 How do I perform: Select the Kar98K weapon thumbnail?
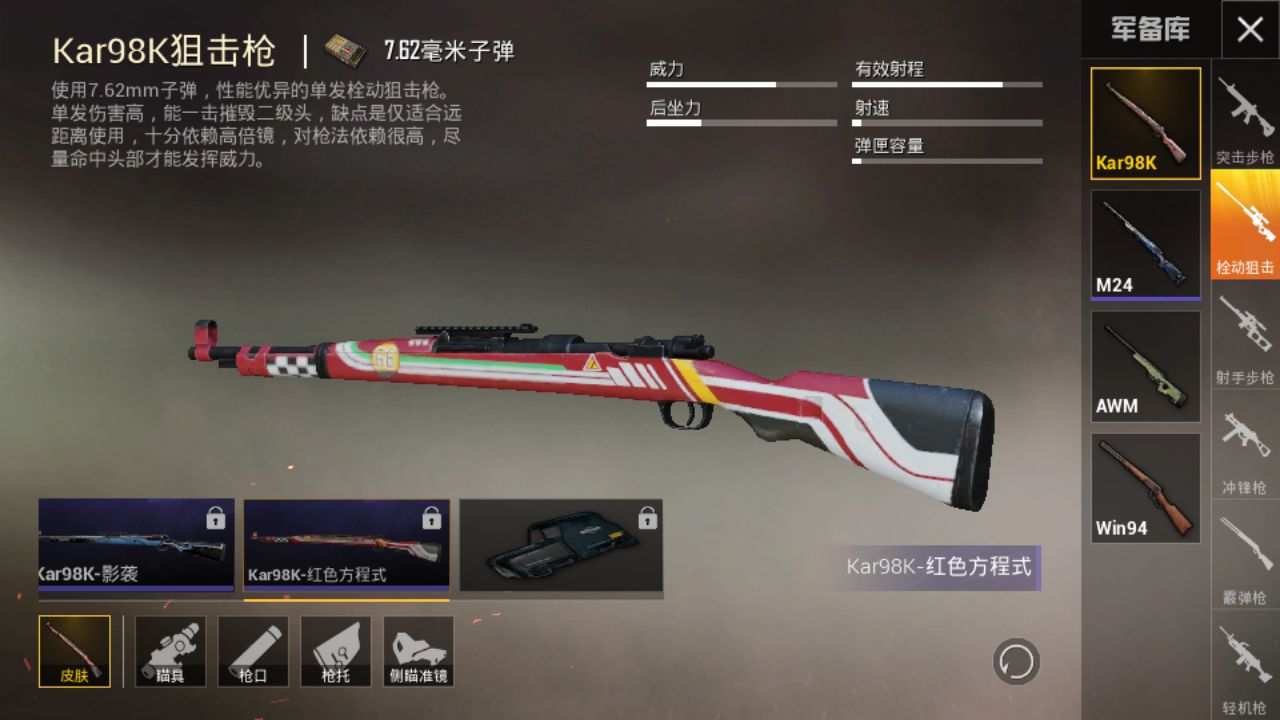[x=1145, y=123]
